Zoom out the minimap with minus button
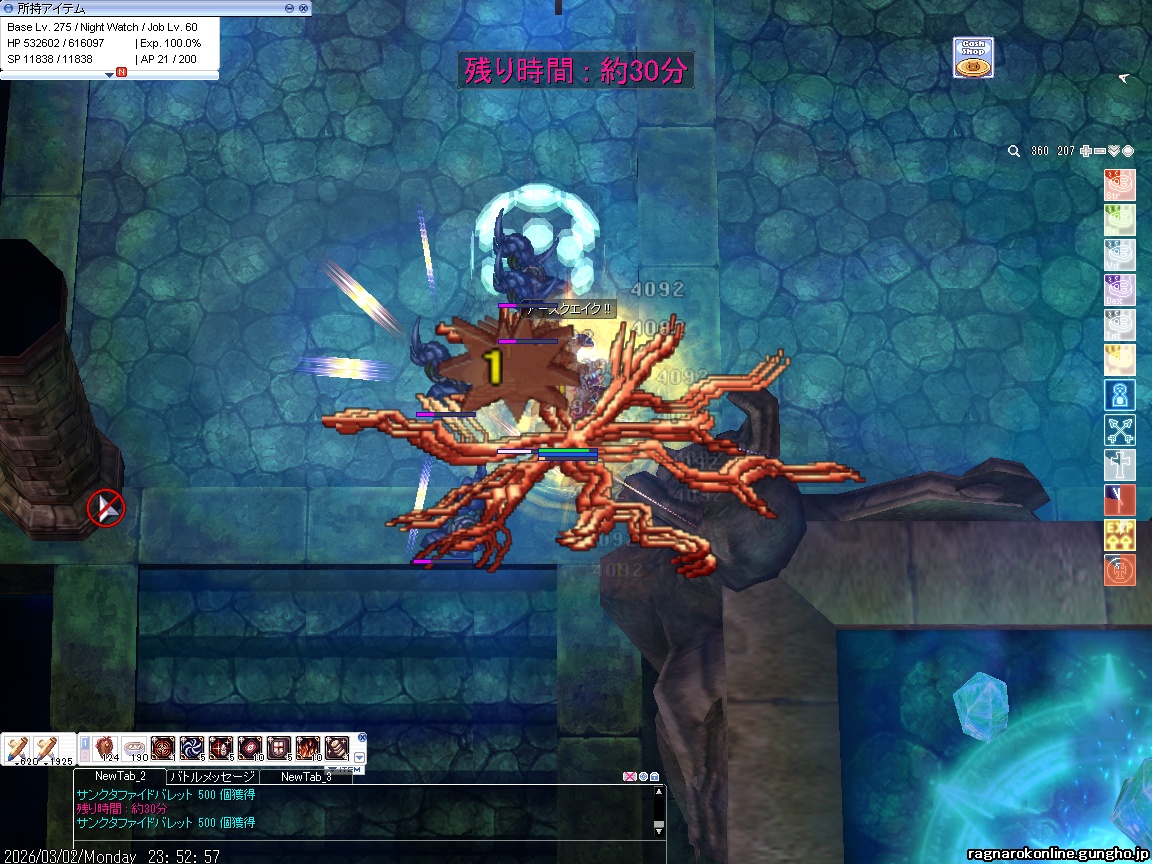This screenshot has height=864, width=1152. (x=1100, y=151)
